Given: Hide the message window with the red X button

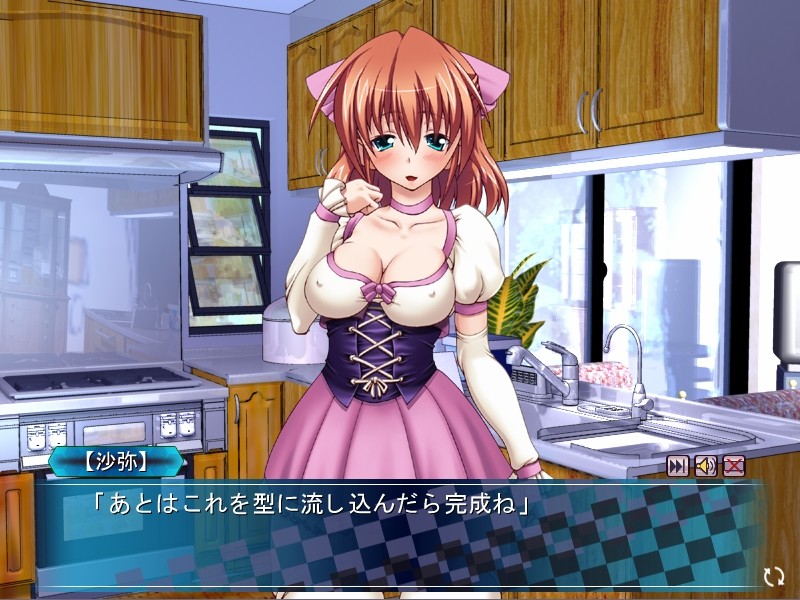Looking at the screenshot, I should [734, 465].
